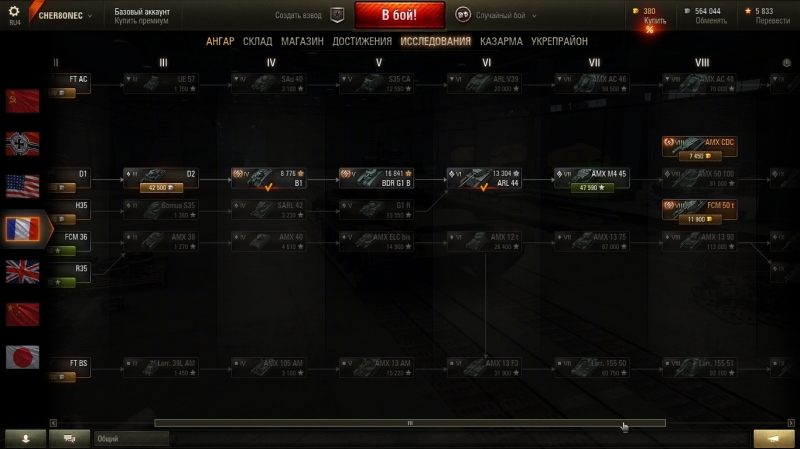This screenshot has height=449, width=800.
Task: Select the USSR flag nation tree
Action: [x=22, y=99]
